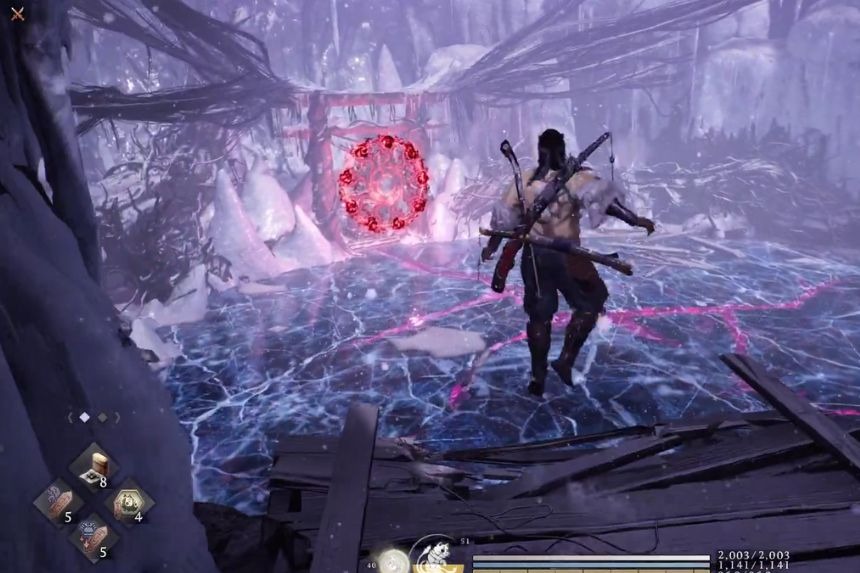Viewport: 860px width, 573px height.
Task: Switch to the second shortcut item set
Action: click(104, 417)
